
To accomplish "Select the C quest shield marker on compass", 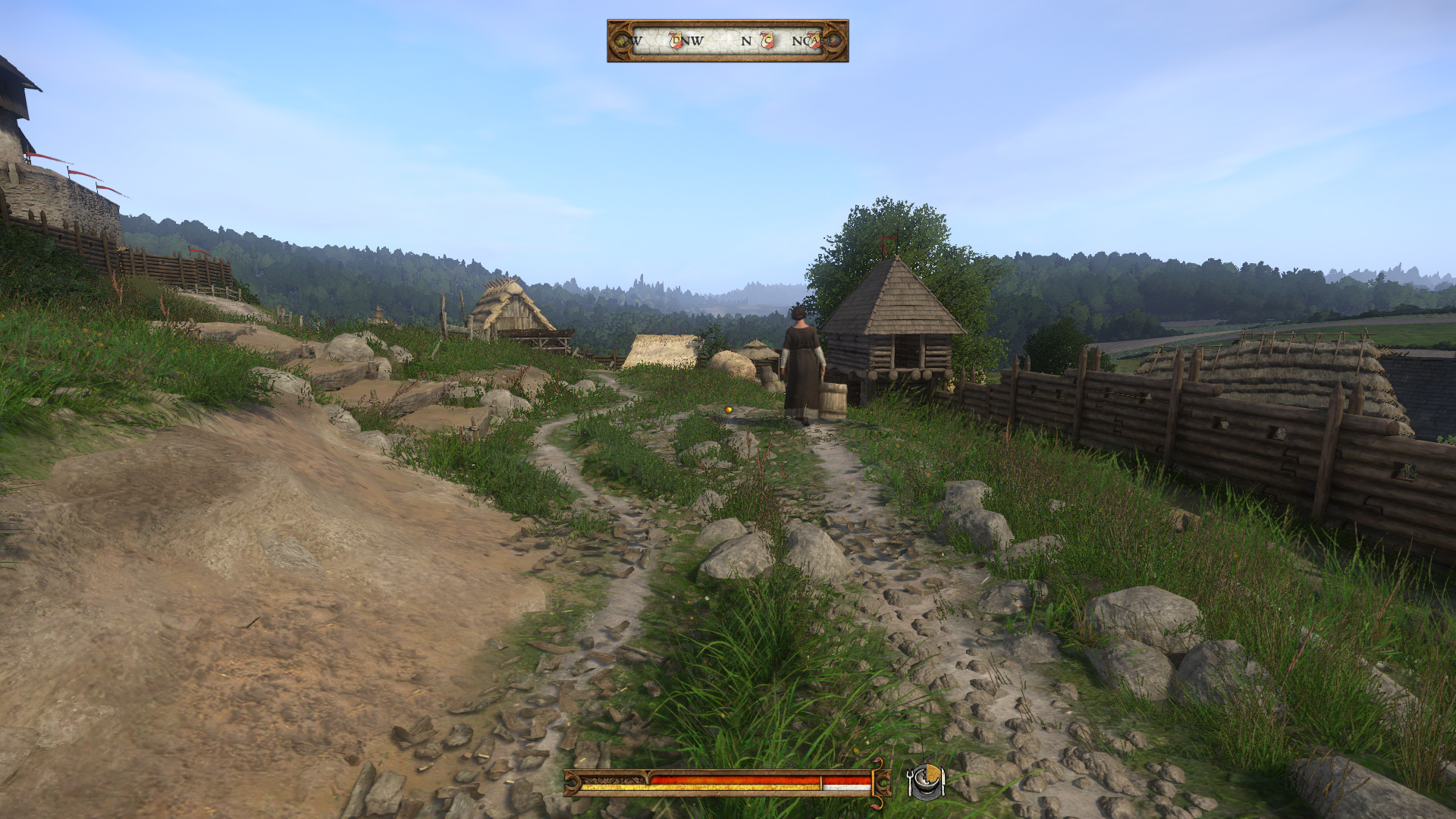I will (767, 40).
